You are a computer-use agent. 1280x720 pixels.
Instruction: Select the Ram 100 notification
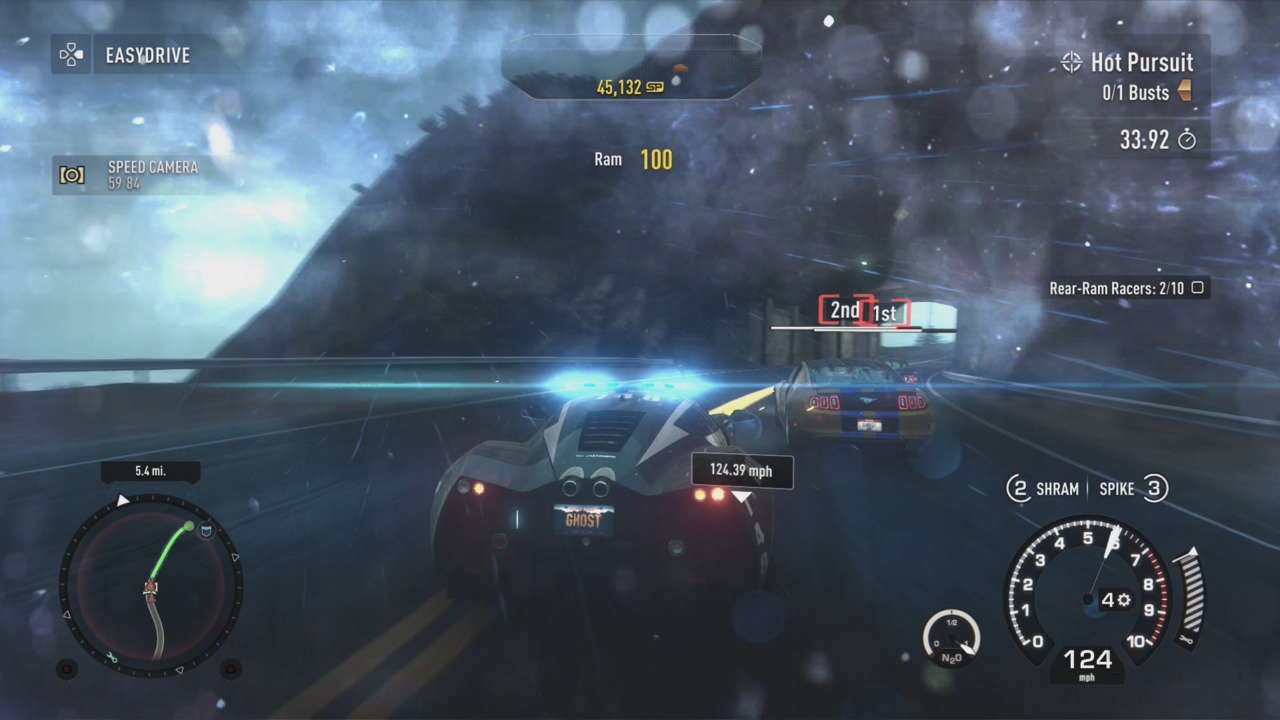(x=631, y=159)
